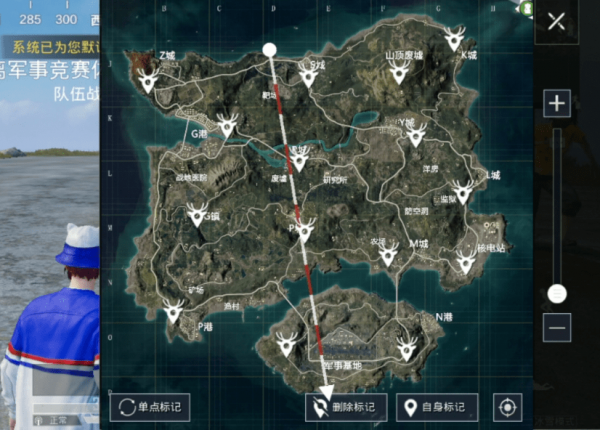Click the map zoom slider handle
The image size is (600, 430).
tap(557, 293)
